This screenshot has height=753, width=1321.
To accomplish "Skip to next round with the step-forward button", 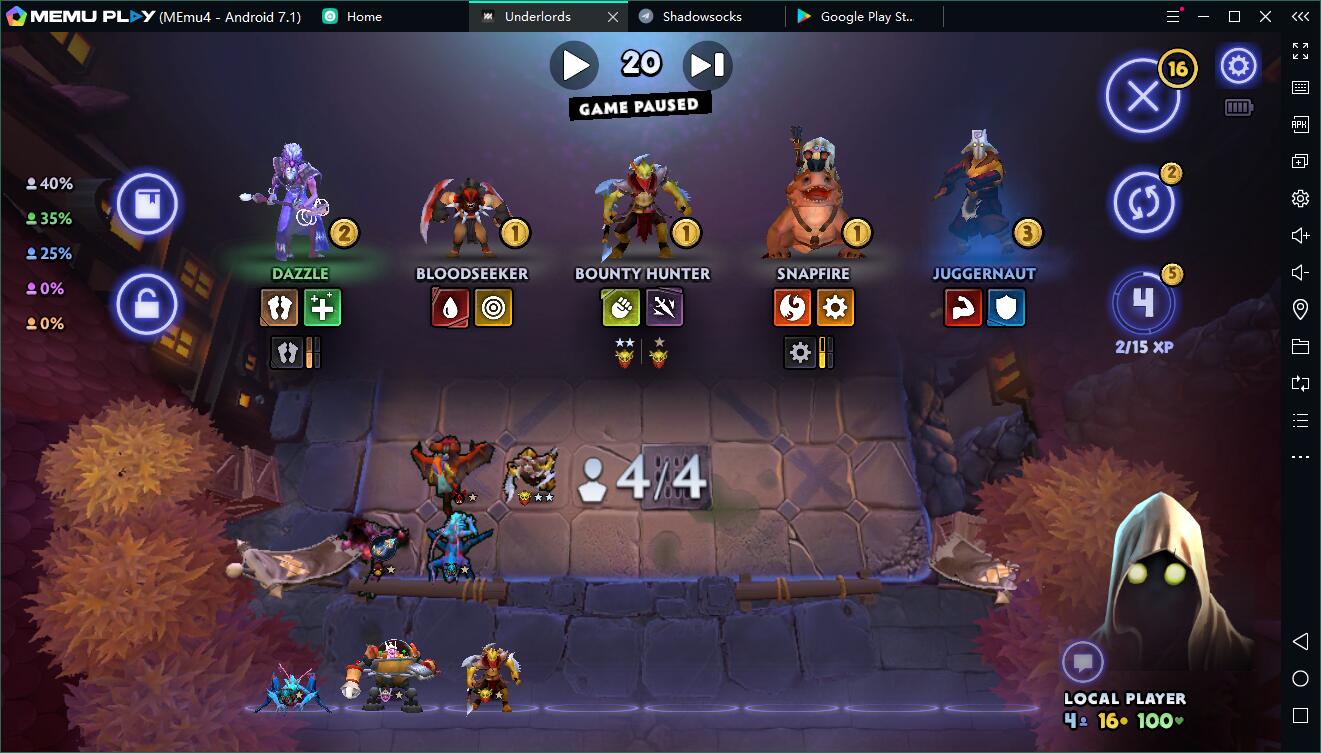I will point(707,66).
